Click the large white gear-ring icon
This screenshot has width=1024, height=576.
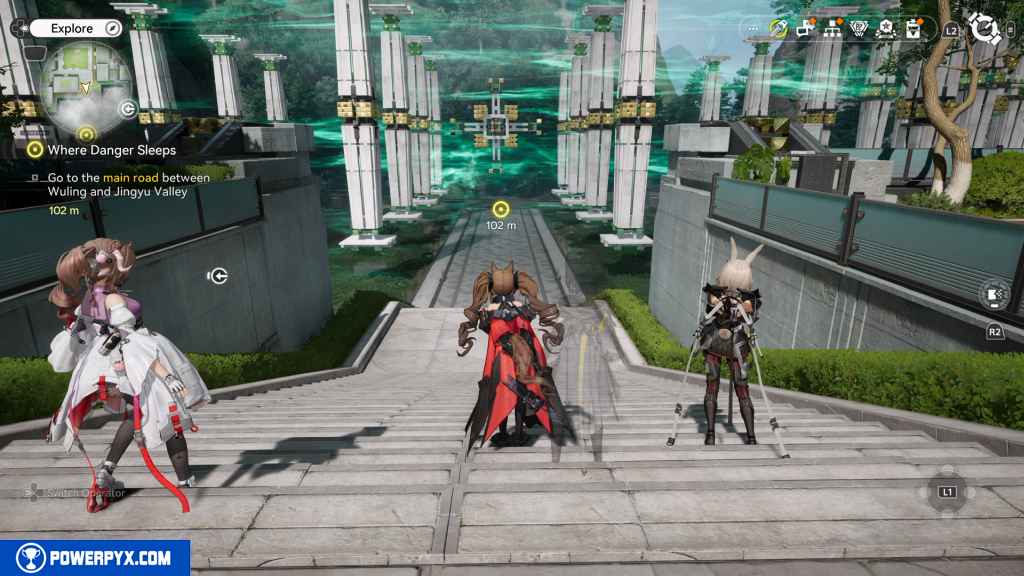click(x=985, y=29)
